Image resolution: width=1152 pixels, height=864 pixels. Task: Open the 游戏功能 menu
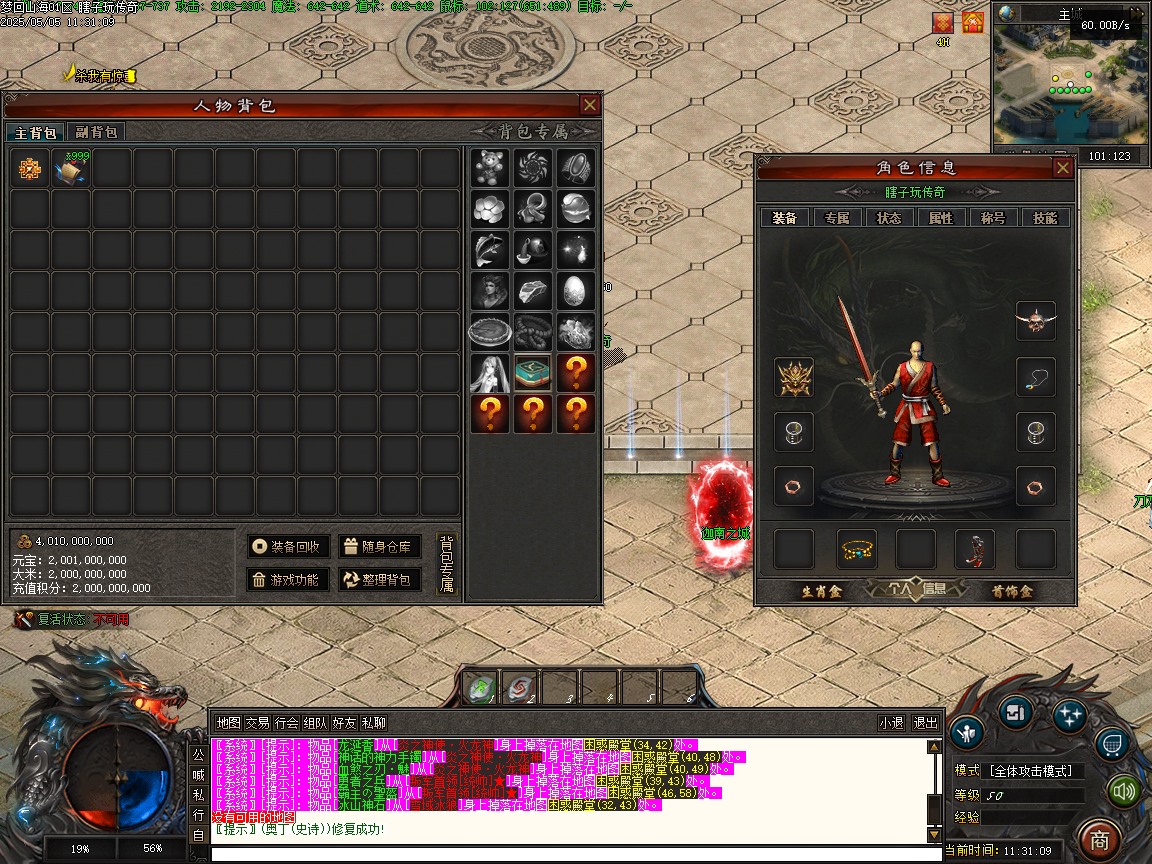pyautogui.click(x=288, y=579)
